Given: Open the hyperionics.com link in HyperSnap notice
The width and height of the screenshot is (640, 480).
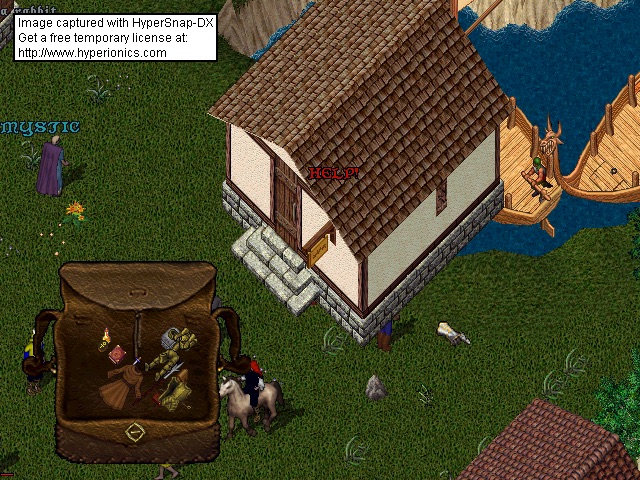Looking at the screenshot, I should pyautogui.click(x=92, y=52).
